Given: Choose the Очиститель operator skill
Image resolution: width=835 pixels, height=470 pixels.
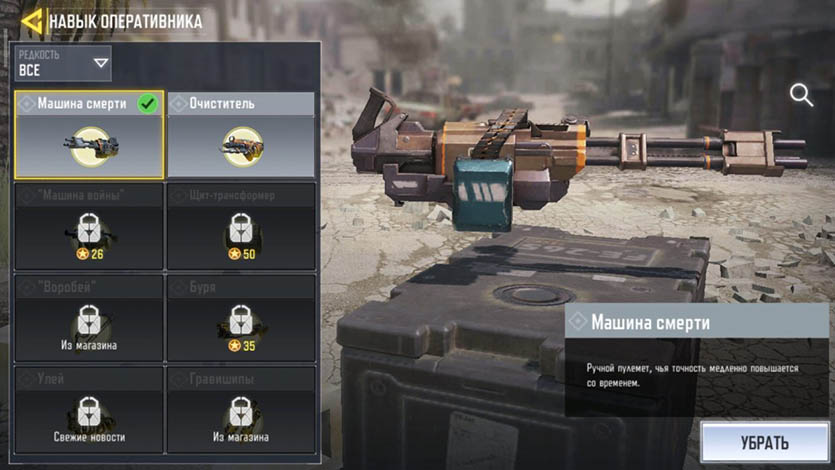Looking at the screenshot, I should click(x=241, y=135).
